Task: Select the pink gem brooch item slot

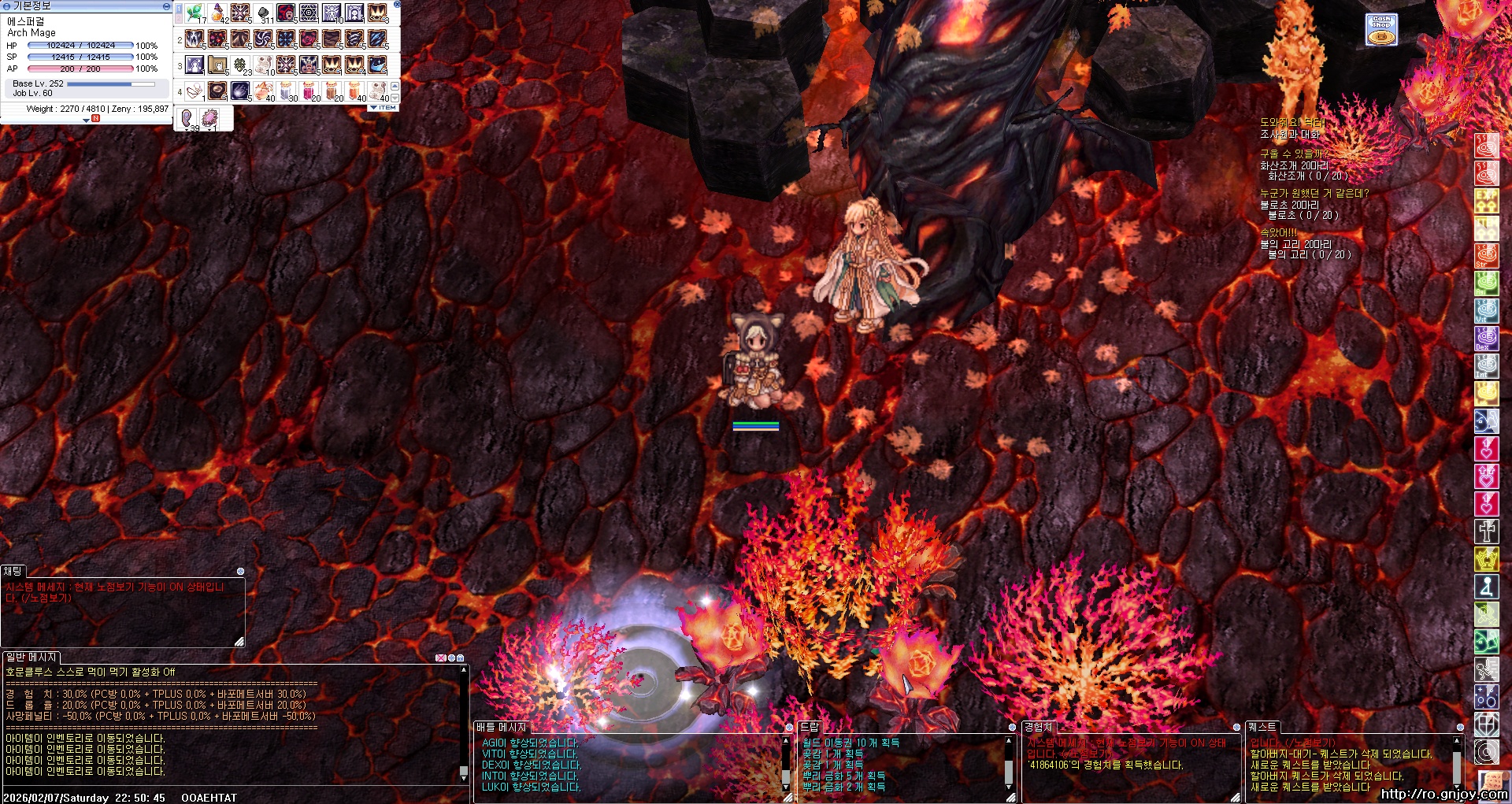Action: pyautogui.click(x=210, y=118)
